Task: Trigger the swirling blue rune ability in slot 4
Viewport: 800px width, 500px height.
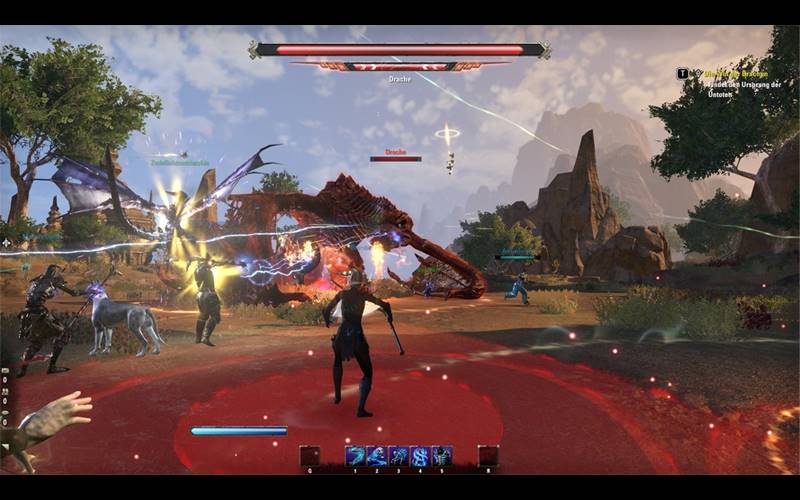Action: (x=420, y=456)
